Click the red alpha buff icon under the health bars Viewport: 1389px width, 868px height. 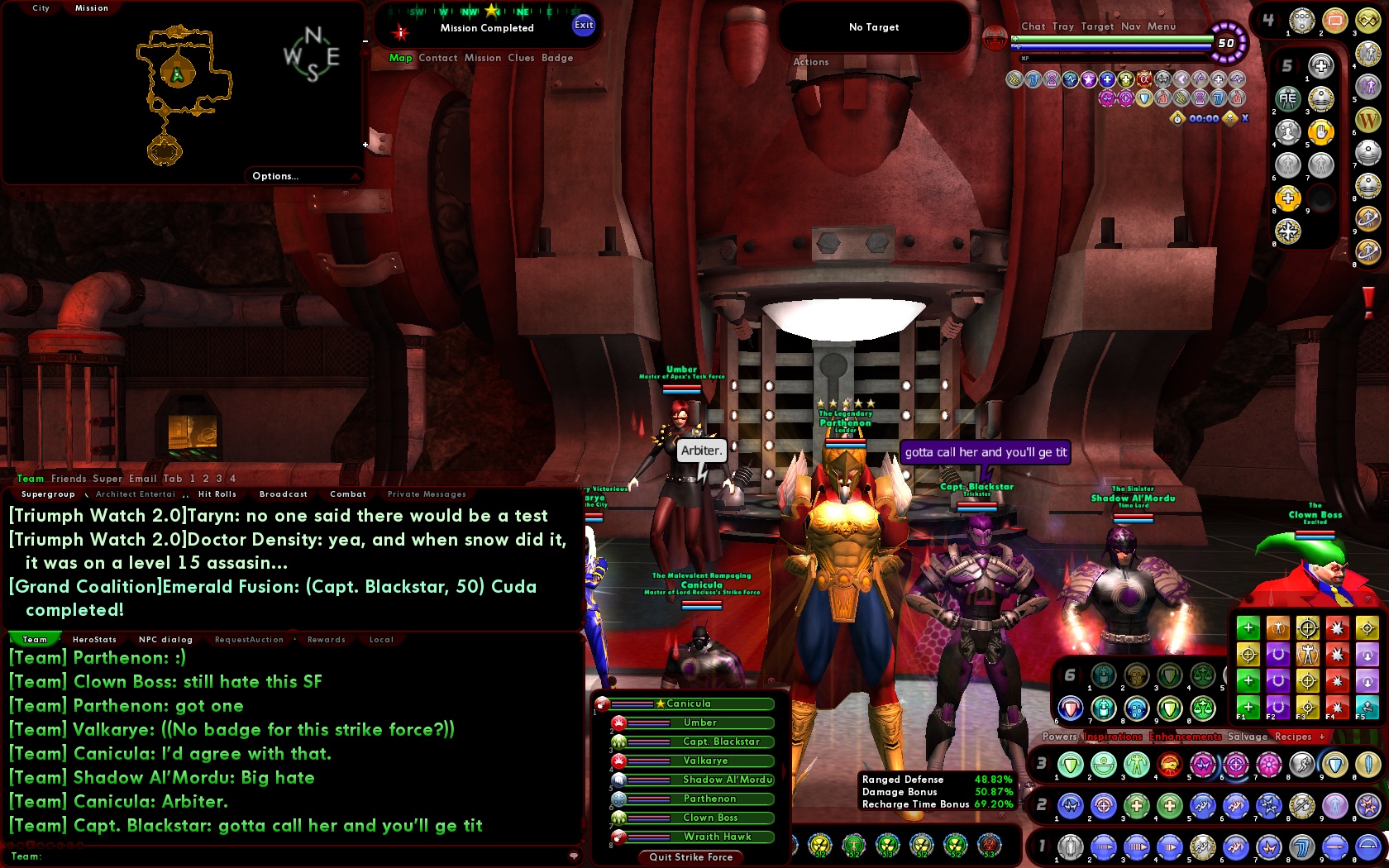pos(1144,80)
